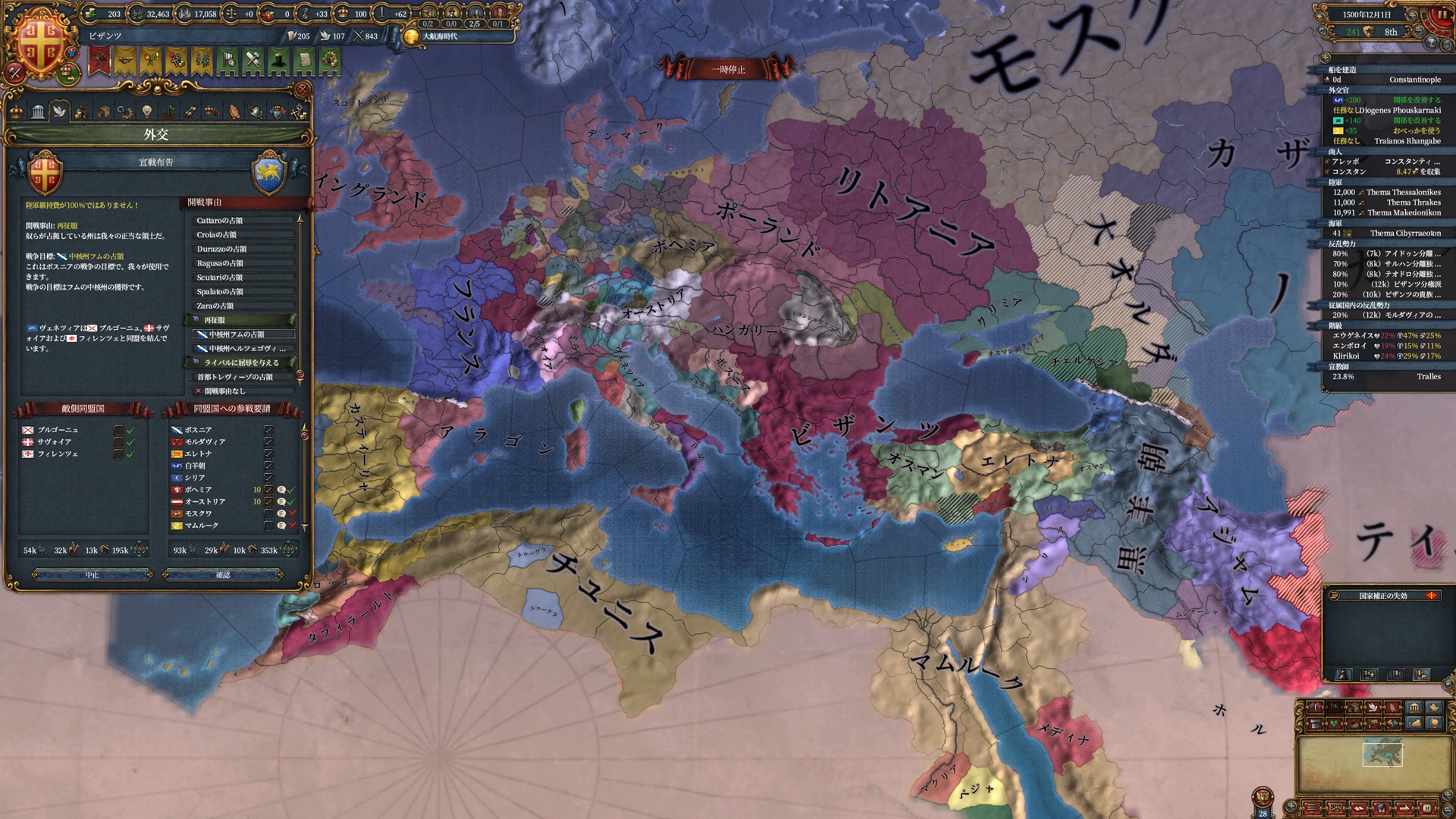The width and height of the screenshot is (1456, 819).
Task: Uncheck Bohemia's join-war checkbox
Action: (x=269, y=490)
